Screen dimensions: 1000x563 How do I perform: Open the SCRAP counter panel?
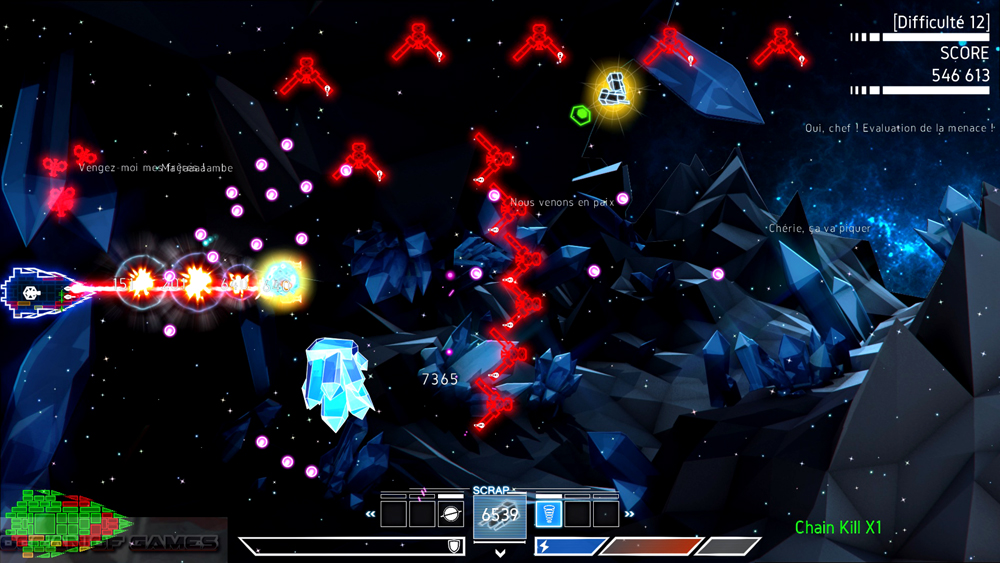tap(500, 514)
